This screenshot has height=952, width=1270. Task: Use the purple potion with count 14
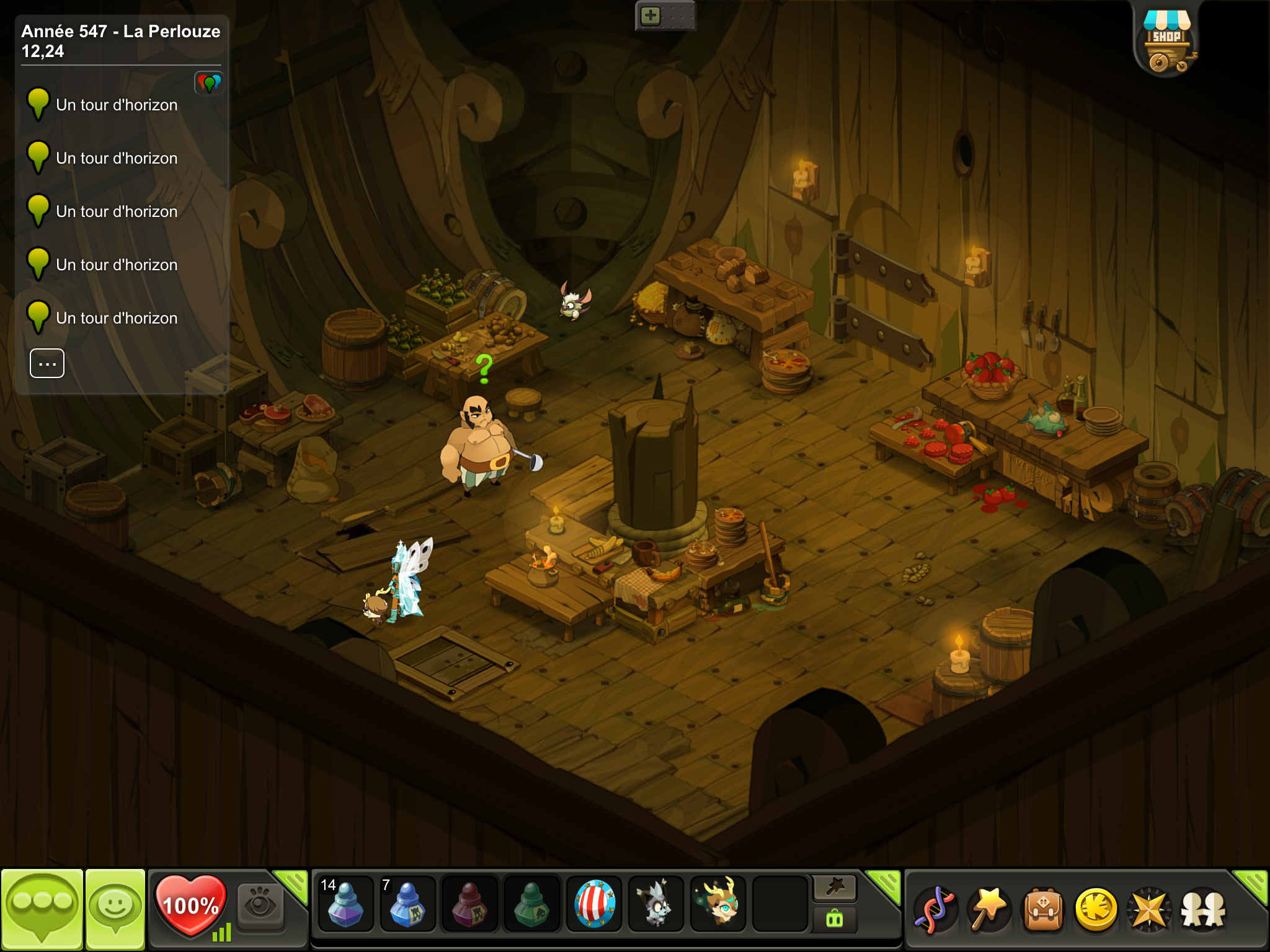(x=345, y=904)
